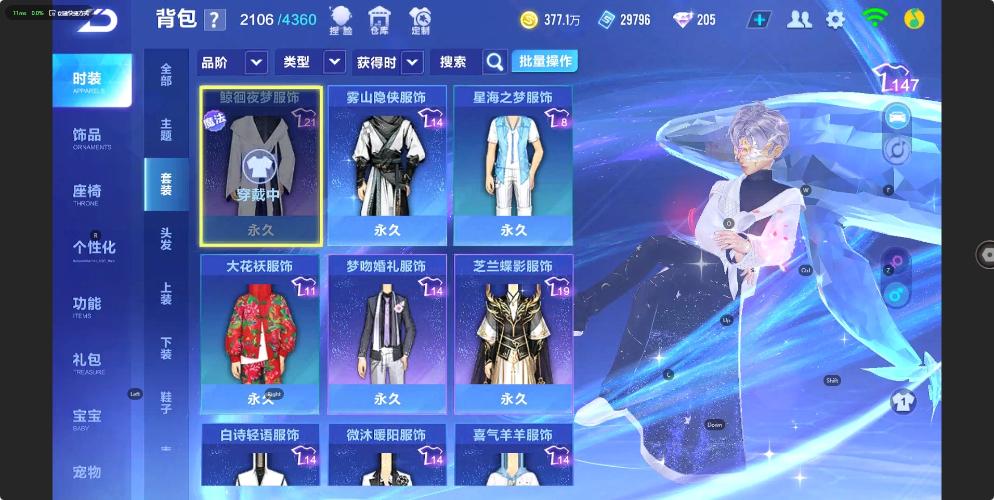
Task: Open the 仓库 warehouse button
Action: (379, 20)
